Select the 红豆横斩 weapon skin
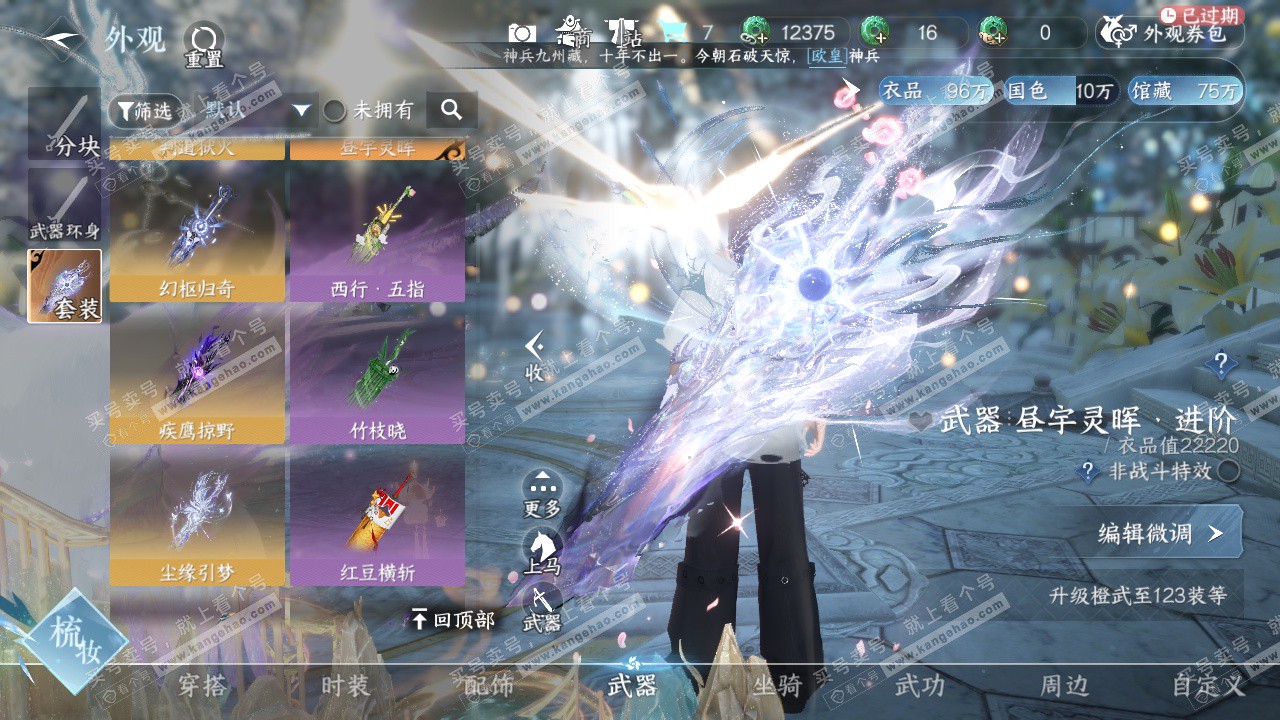The width and height of the screenshot is (1280, 720). click(x=377, y=516)
